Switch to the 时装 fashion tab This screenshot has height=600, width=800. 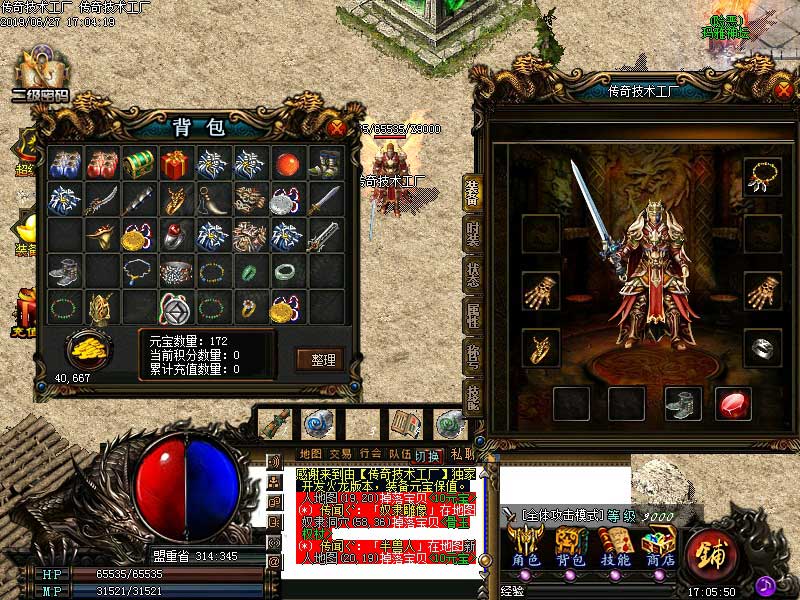[x=473, y=232]
